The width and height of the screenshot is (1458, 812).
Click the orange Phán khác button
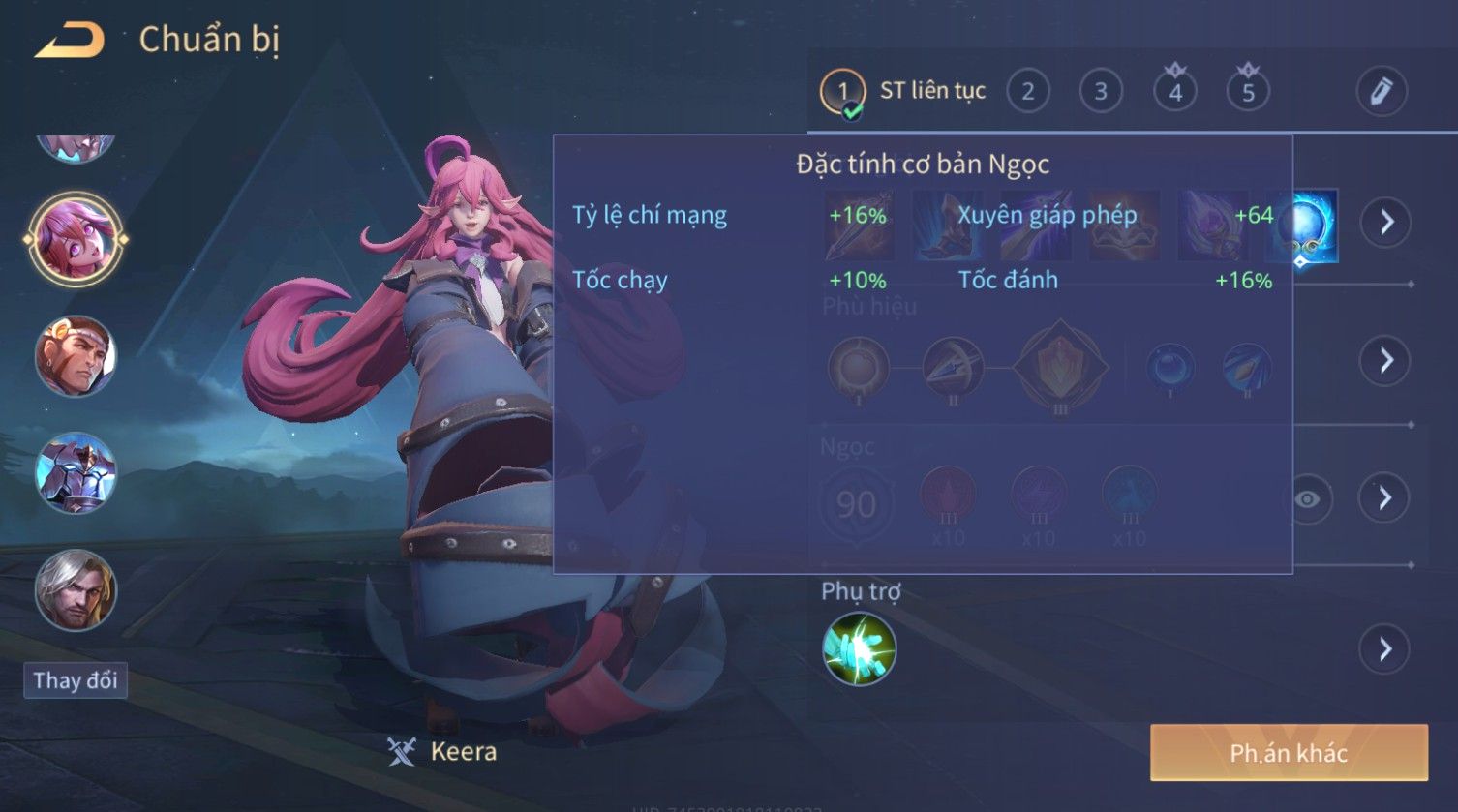(1289, 753)
